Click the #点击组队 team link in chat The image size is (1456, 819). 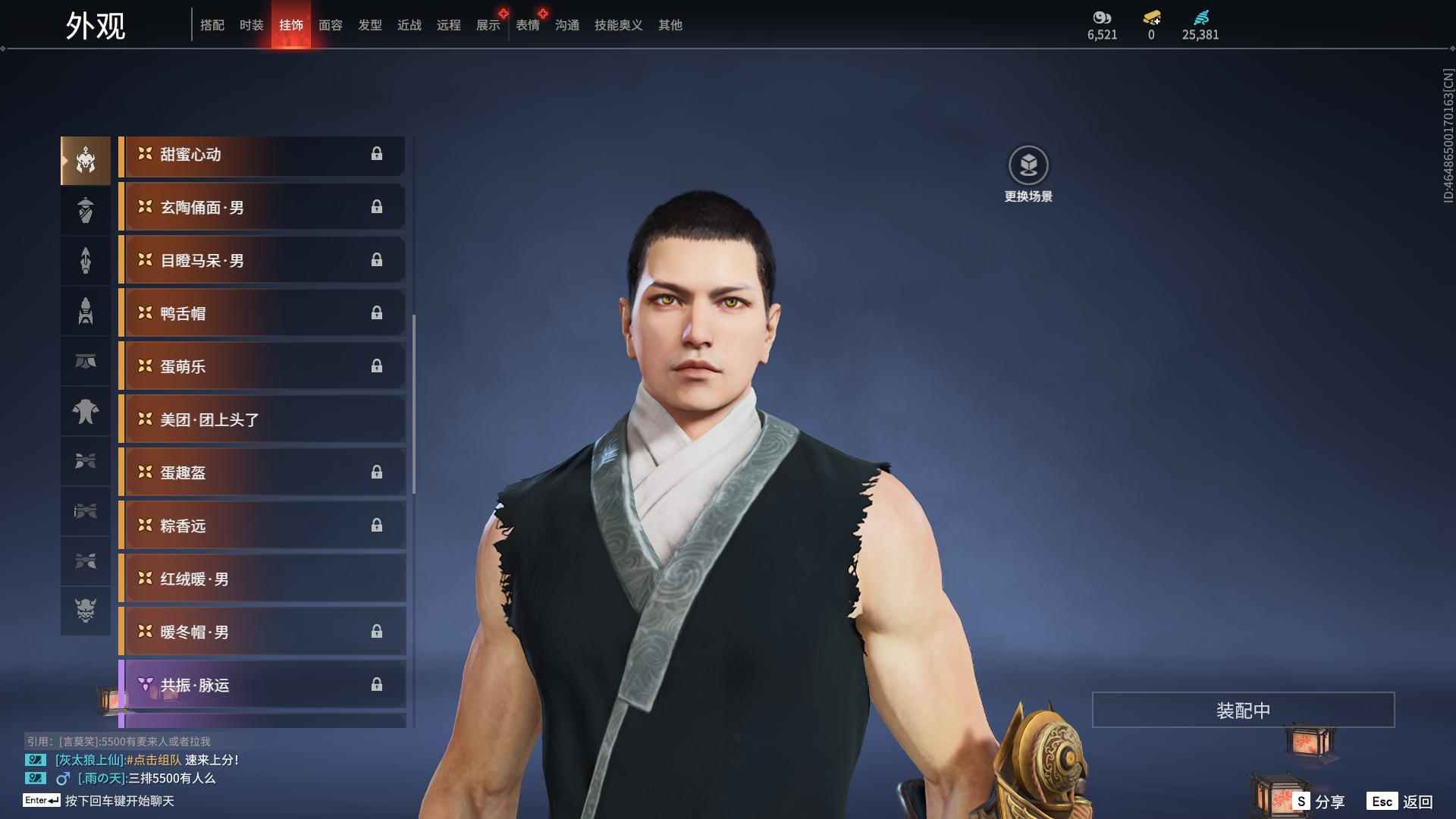[x=154, y=760]
